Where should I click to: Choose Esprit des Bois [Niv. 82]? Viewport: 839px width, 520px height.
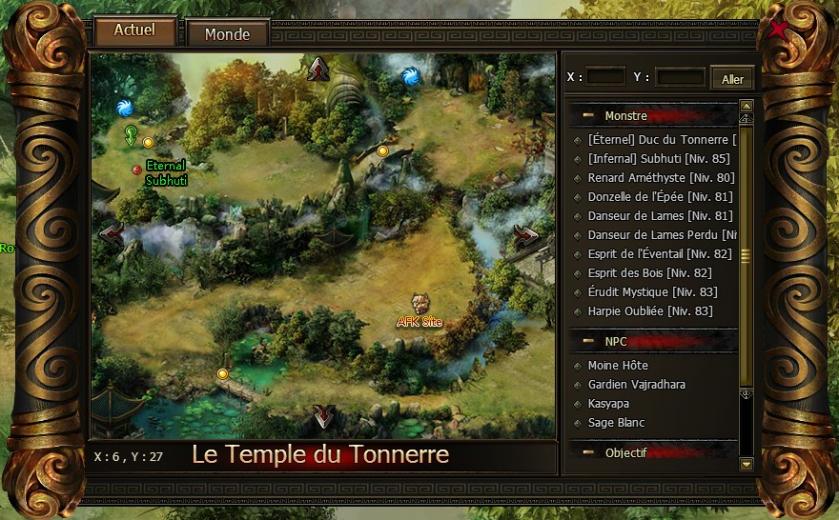[650, 273]
